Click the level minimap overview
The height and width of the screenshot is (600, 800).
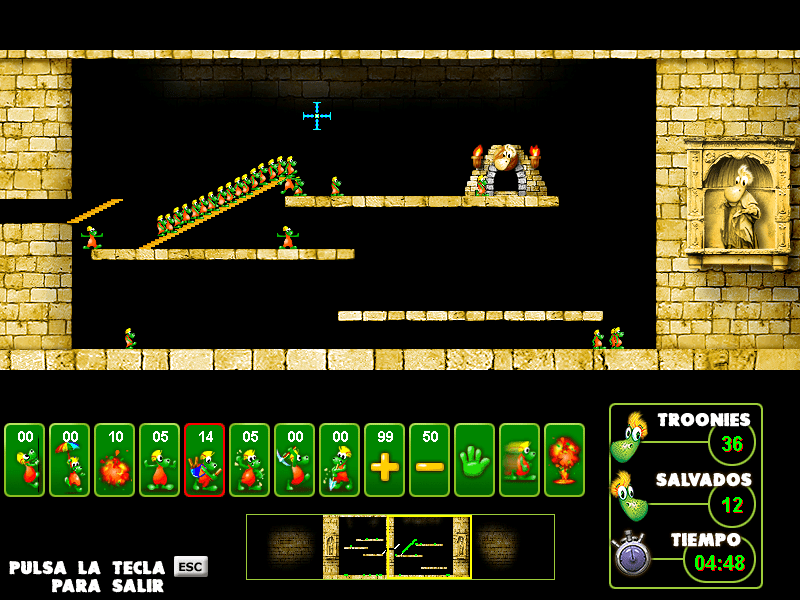[400, 547]
